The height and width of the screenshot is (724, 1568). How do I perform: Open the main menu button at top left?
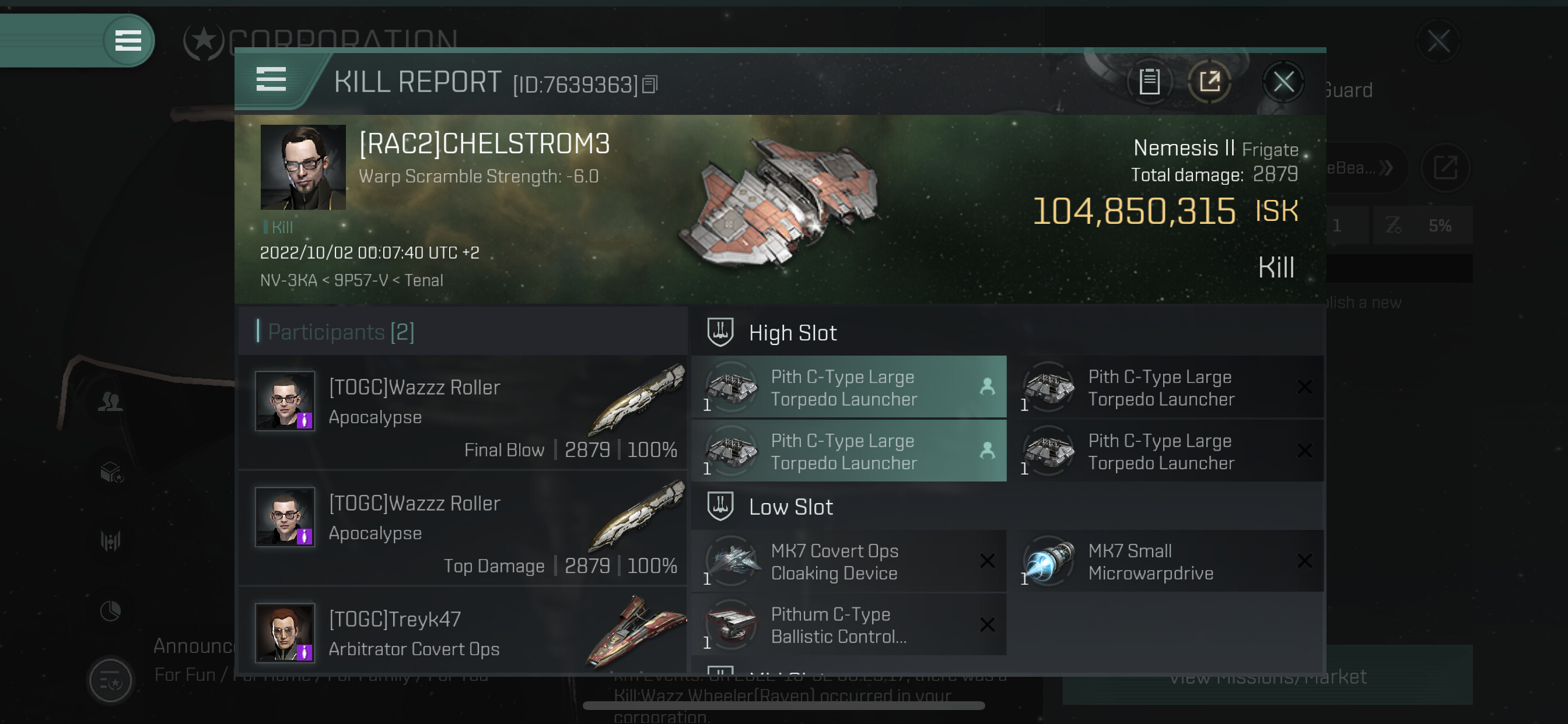(x=128, y=41)
